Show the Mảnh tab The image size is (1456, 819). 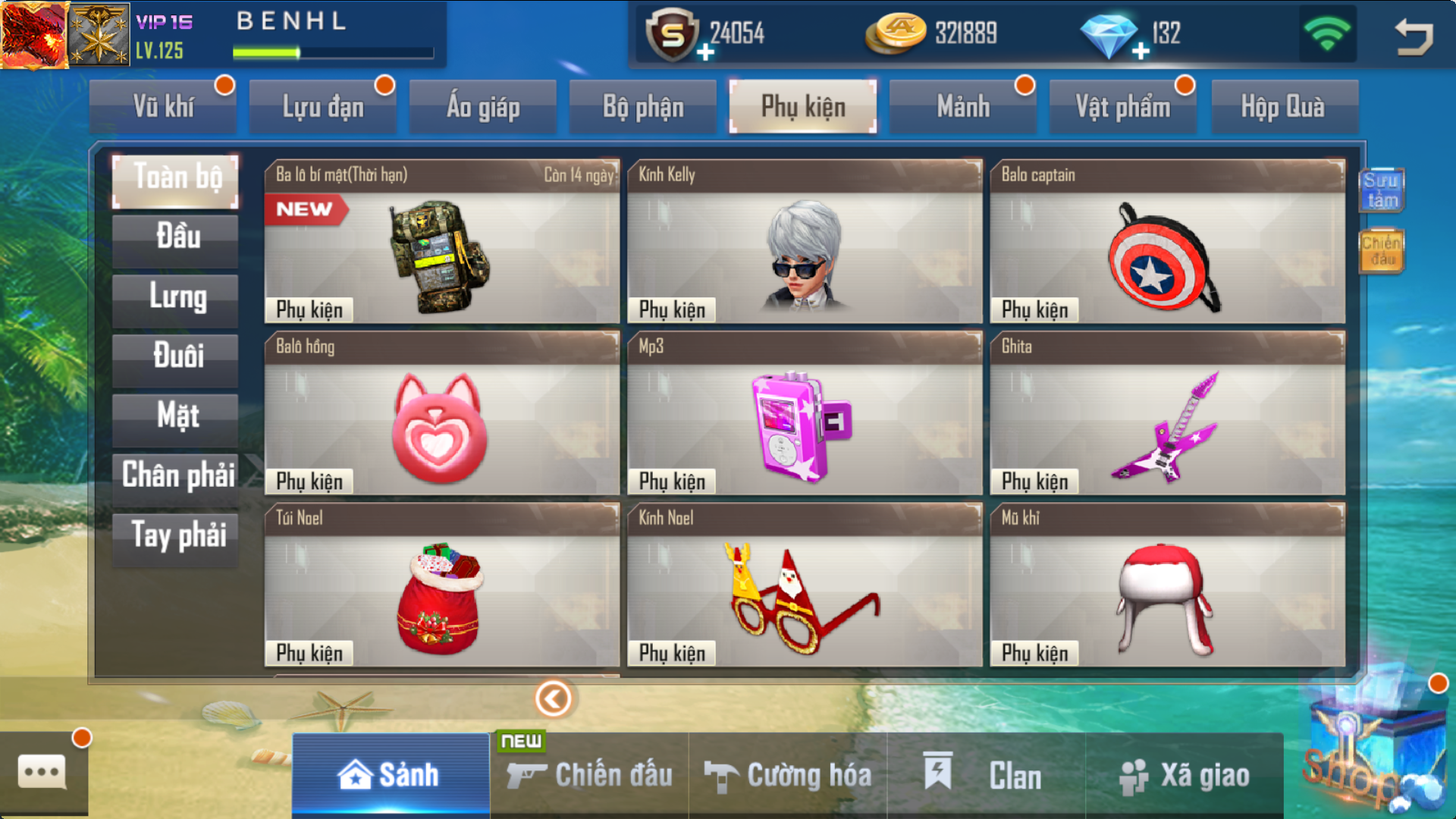[963, 107]
